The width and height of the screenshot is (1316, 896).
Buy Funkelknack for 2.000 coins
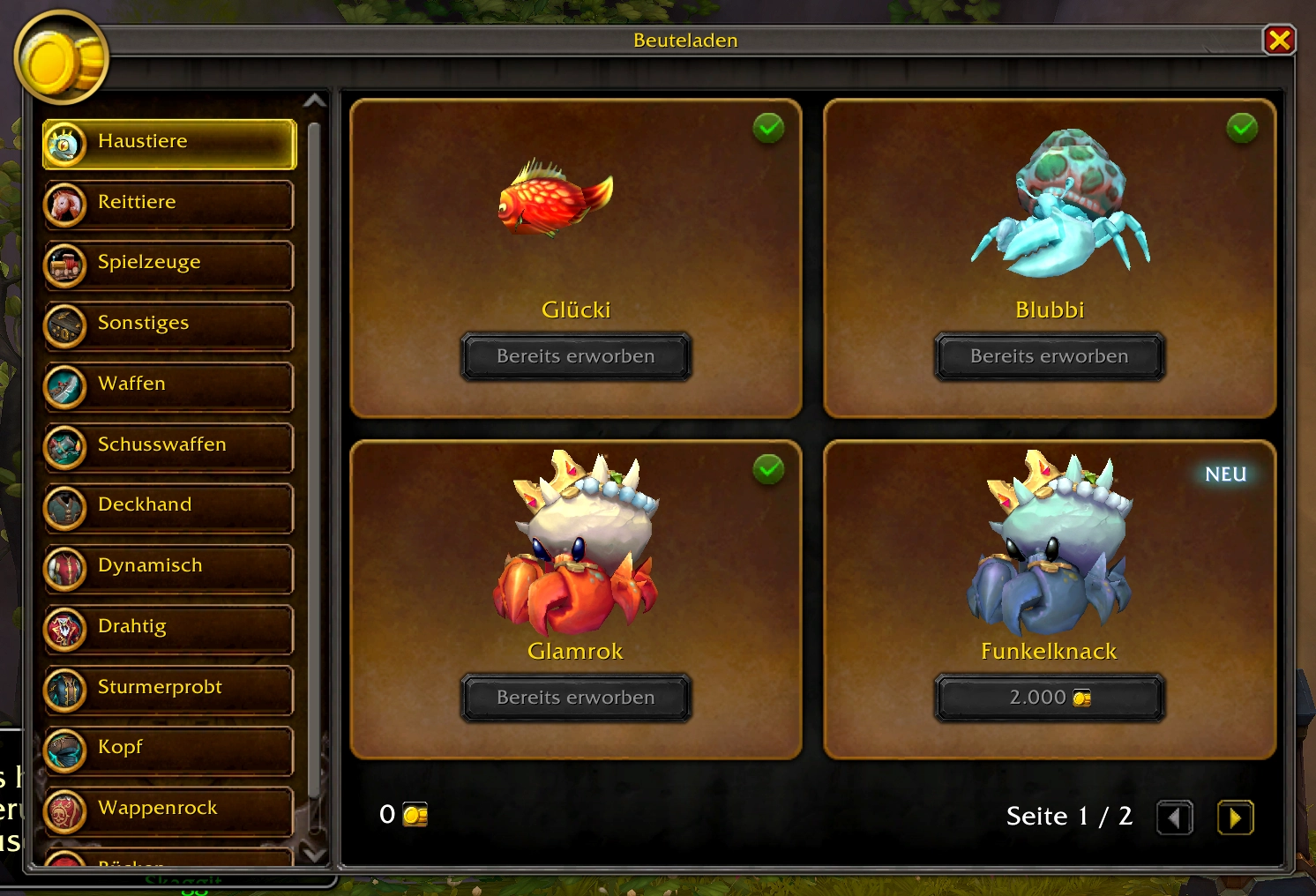1050,698
